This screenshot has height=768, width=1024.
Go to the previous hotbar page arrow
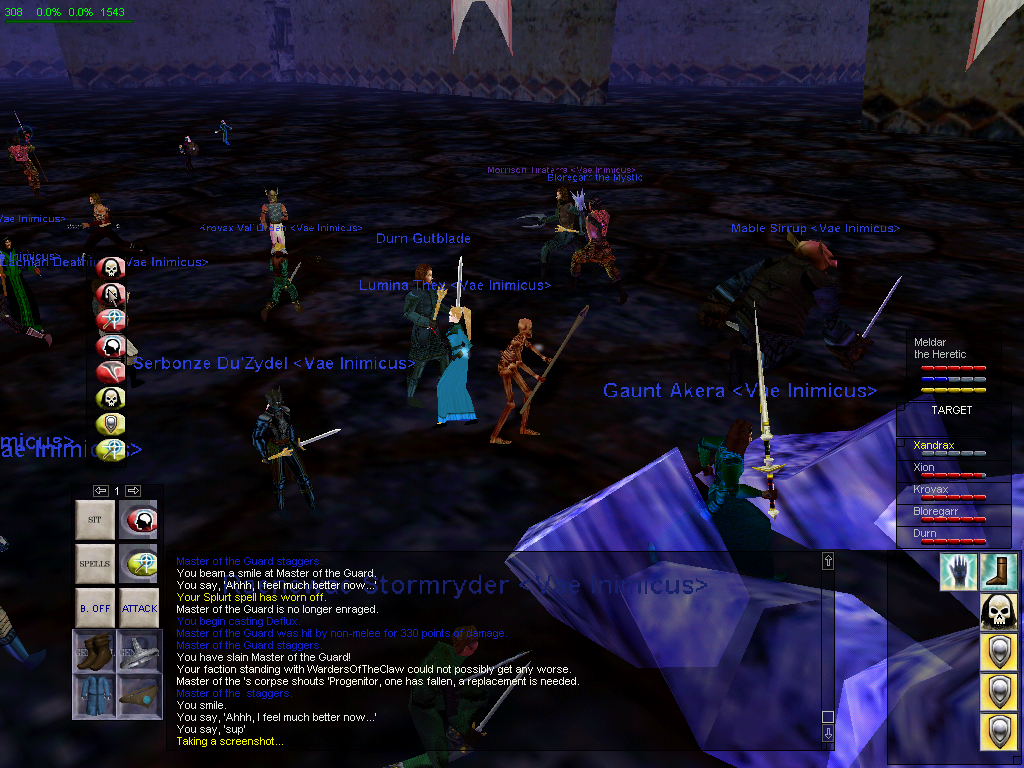click(101, 490)
